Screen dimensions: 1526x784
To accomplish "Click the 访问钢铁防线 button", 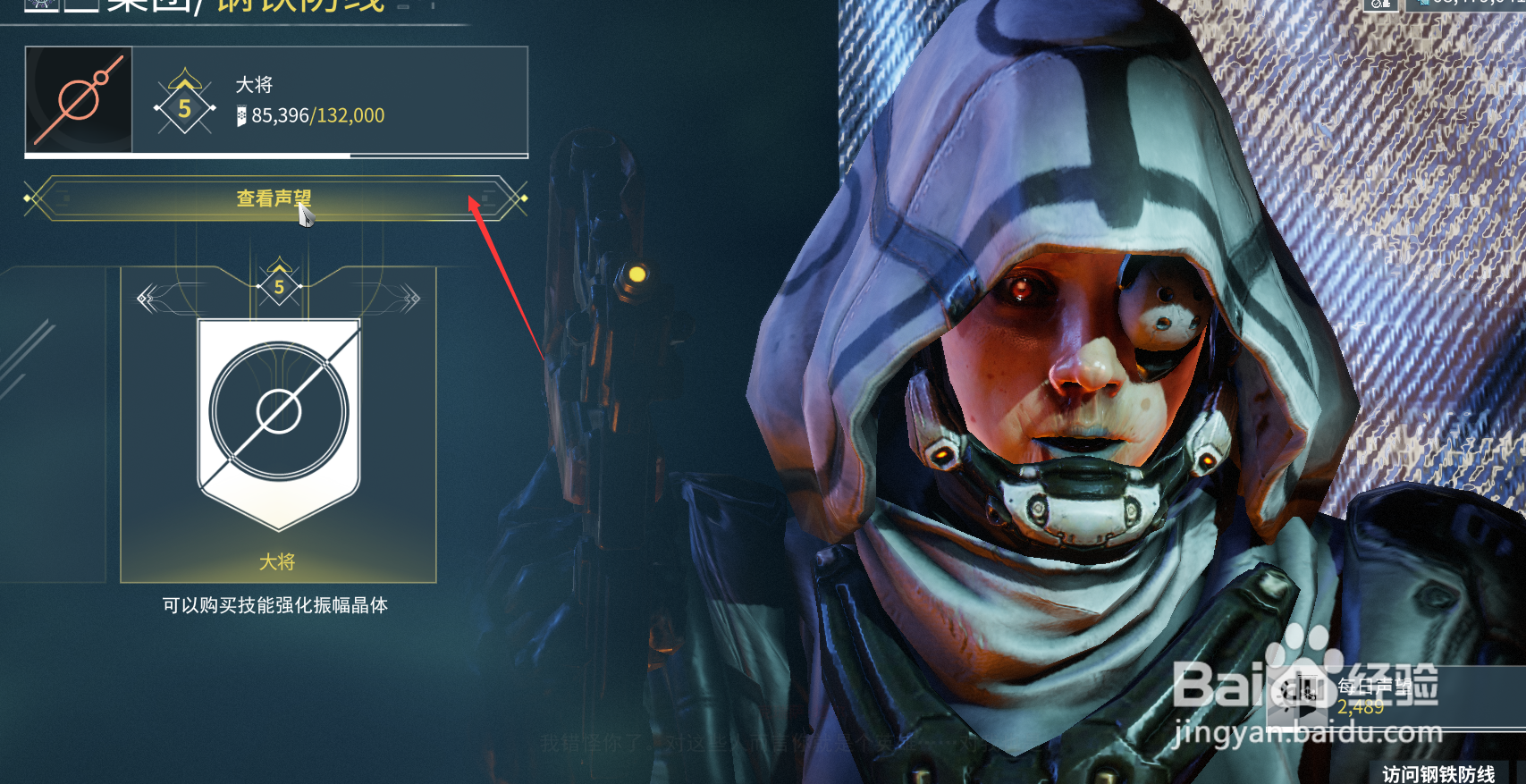I will click(1437, 773).
